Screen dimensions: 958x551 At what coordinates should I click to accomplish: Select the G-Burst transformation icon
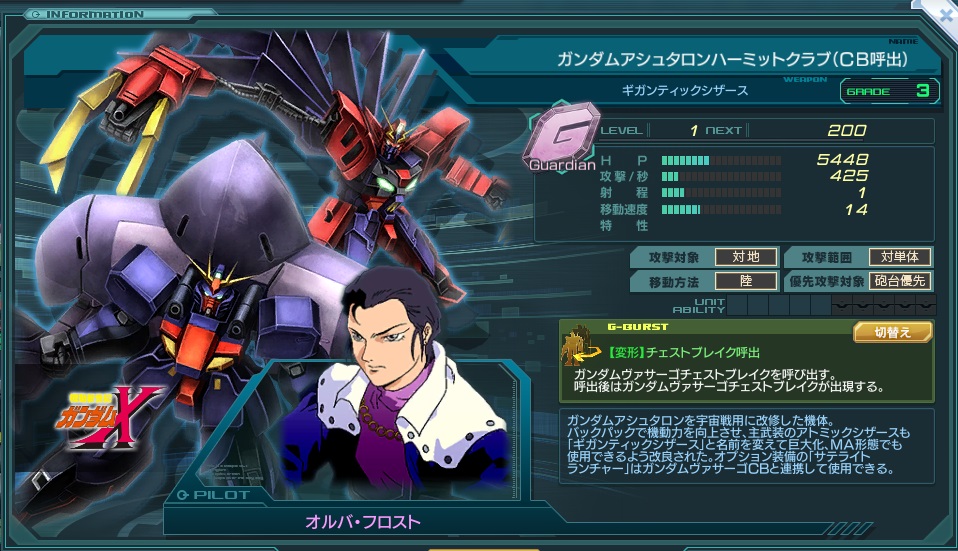pos(581,348)
